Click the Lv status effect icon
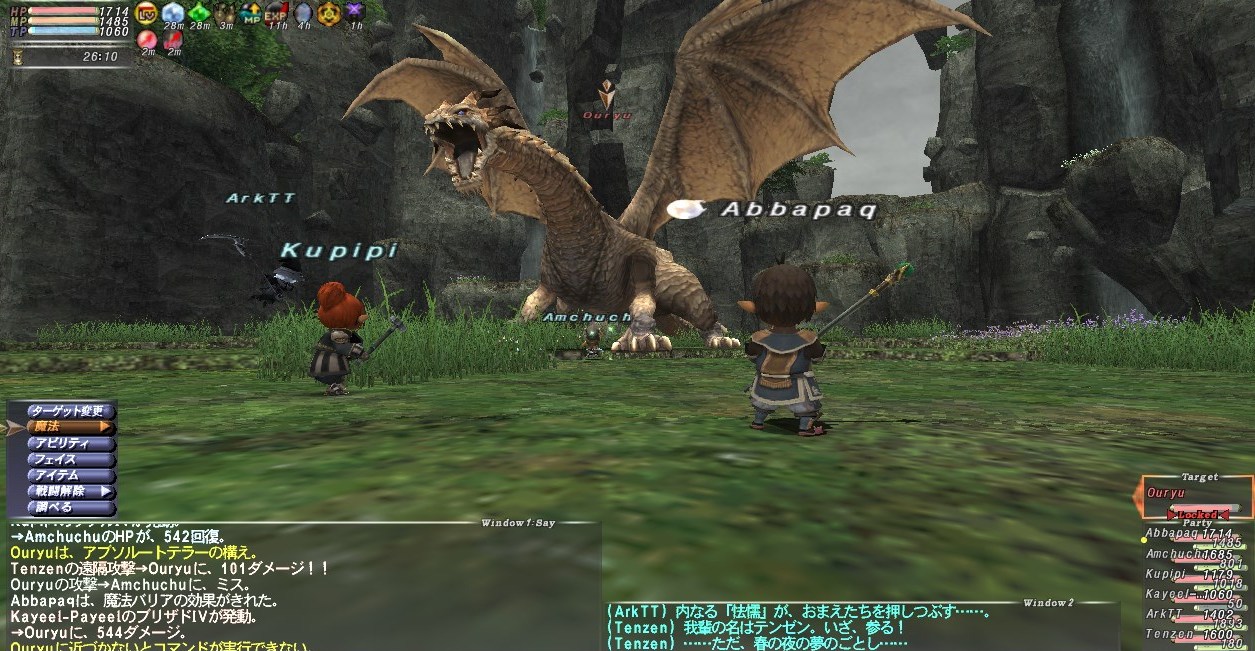The image size is (1255, 651). [147, 13]
